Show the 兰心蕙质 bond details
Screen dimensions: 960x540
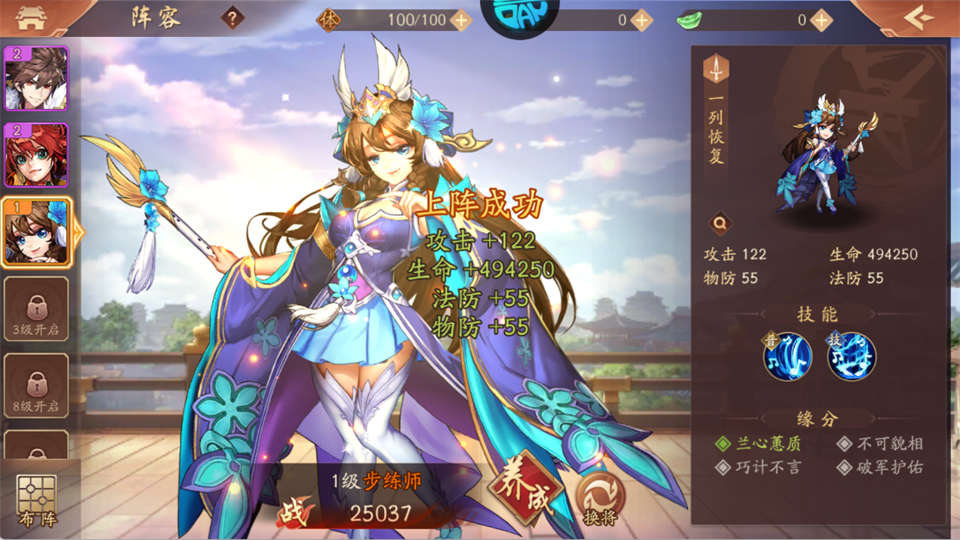coord(758,443)
